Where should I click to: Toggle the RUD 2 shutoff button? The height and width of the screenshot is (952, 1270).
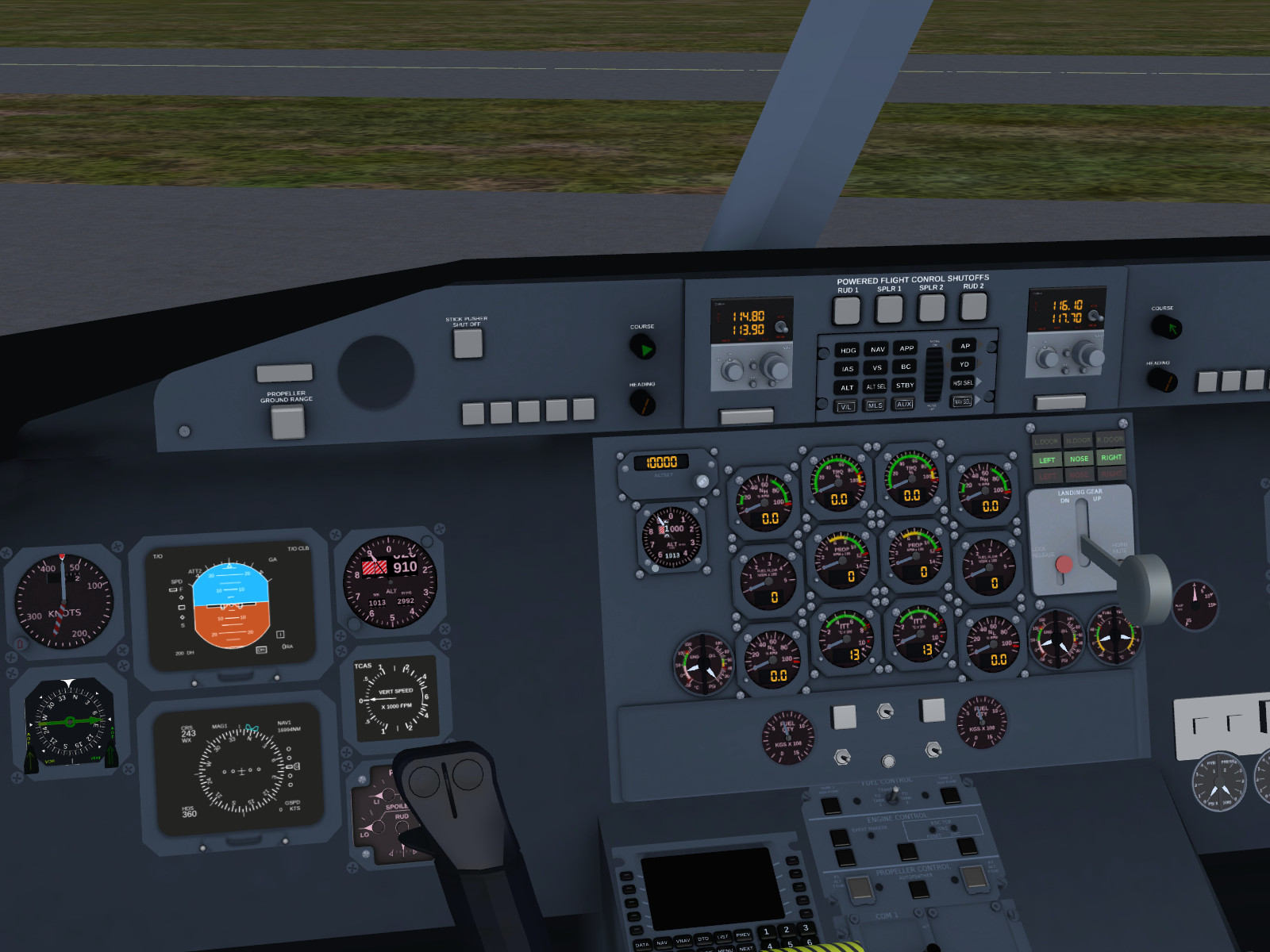(x=973, y=305)
